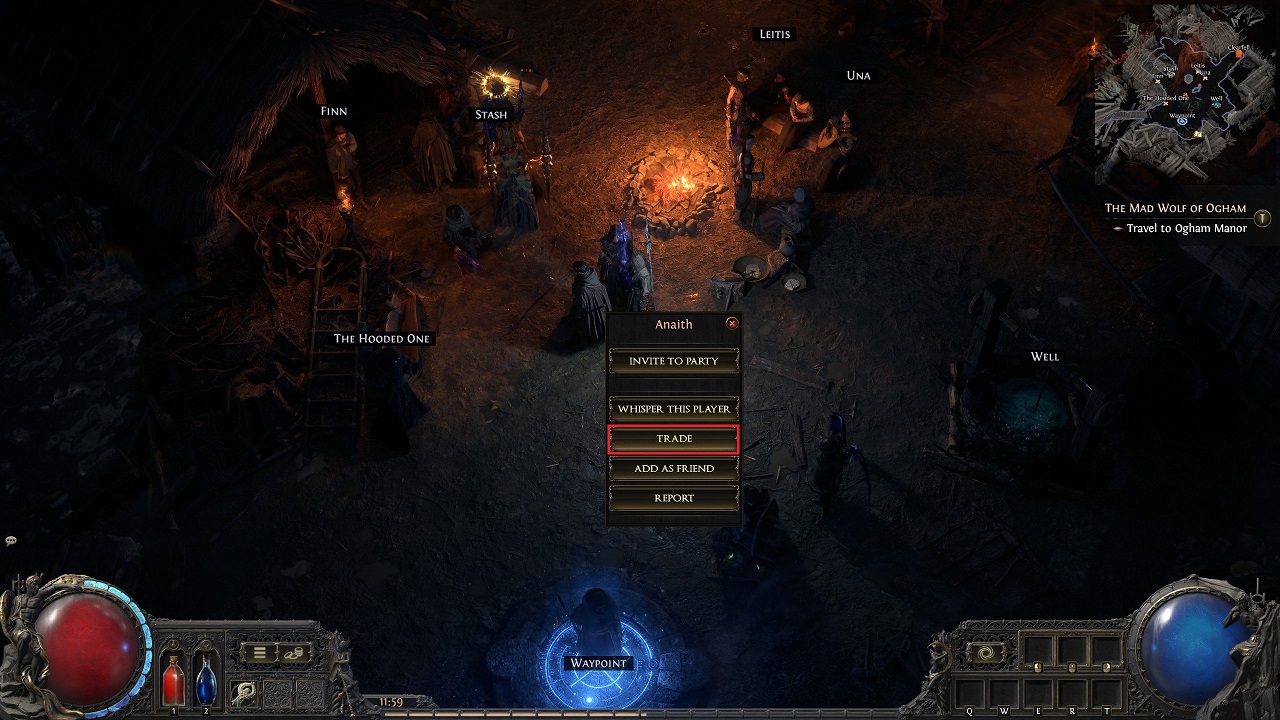Open the currency exchange coins icon
This screenshot has width=1280, height=720.
(293, 653)
